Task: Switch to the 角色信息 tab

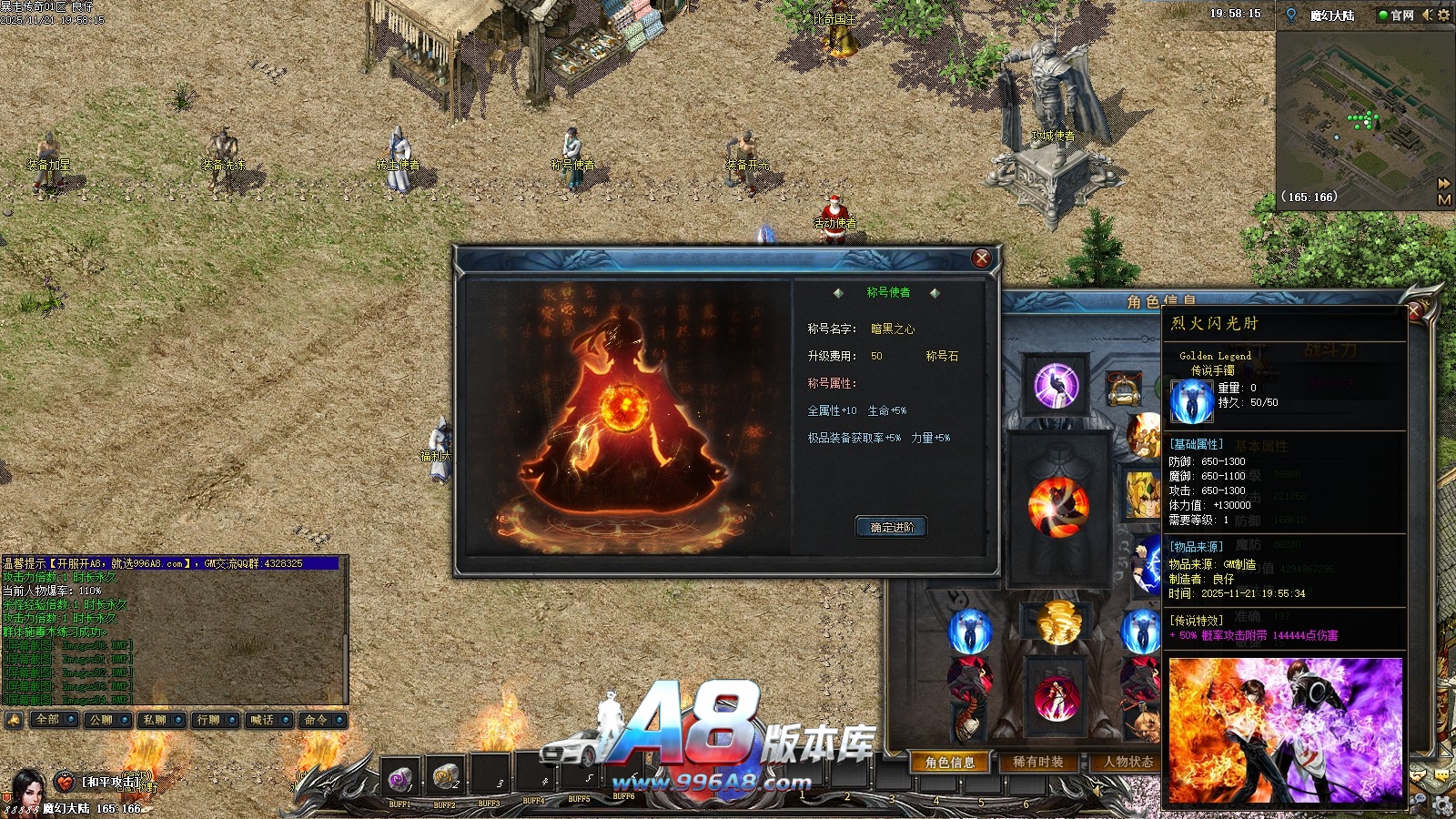Action: pyautogui.click(x=950, y=763)
